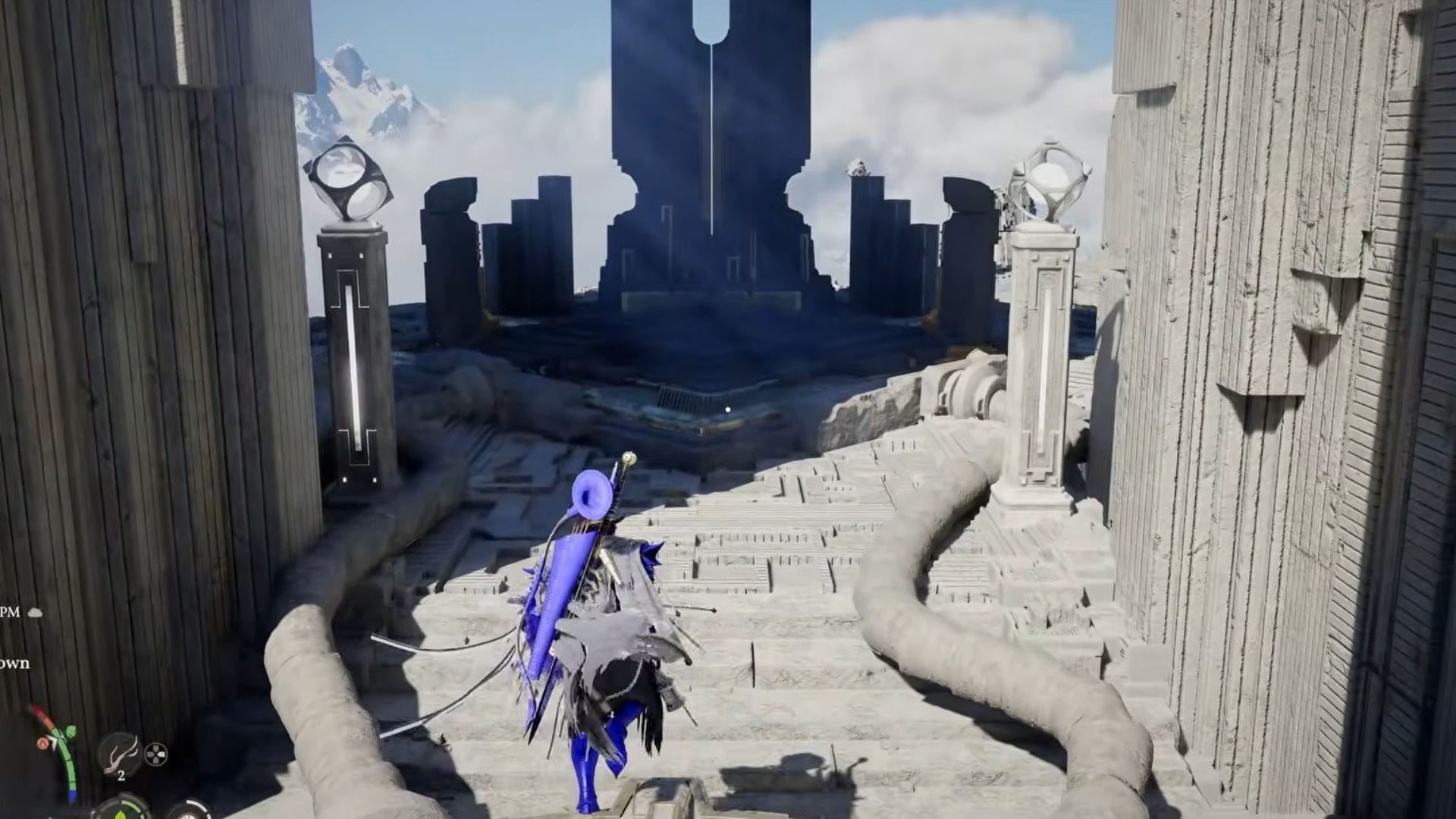Click the cloud weather icon beside the clock
This screenshot has height=819, width=1456.
point(35,613)
